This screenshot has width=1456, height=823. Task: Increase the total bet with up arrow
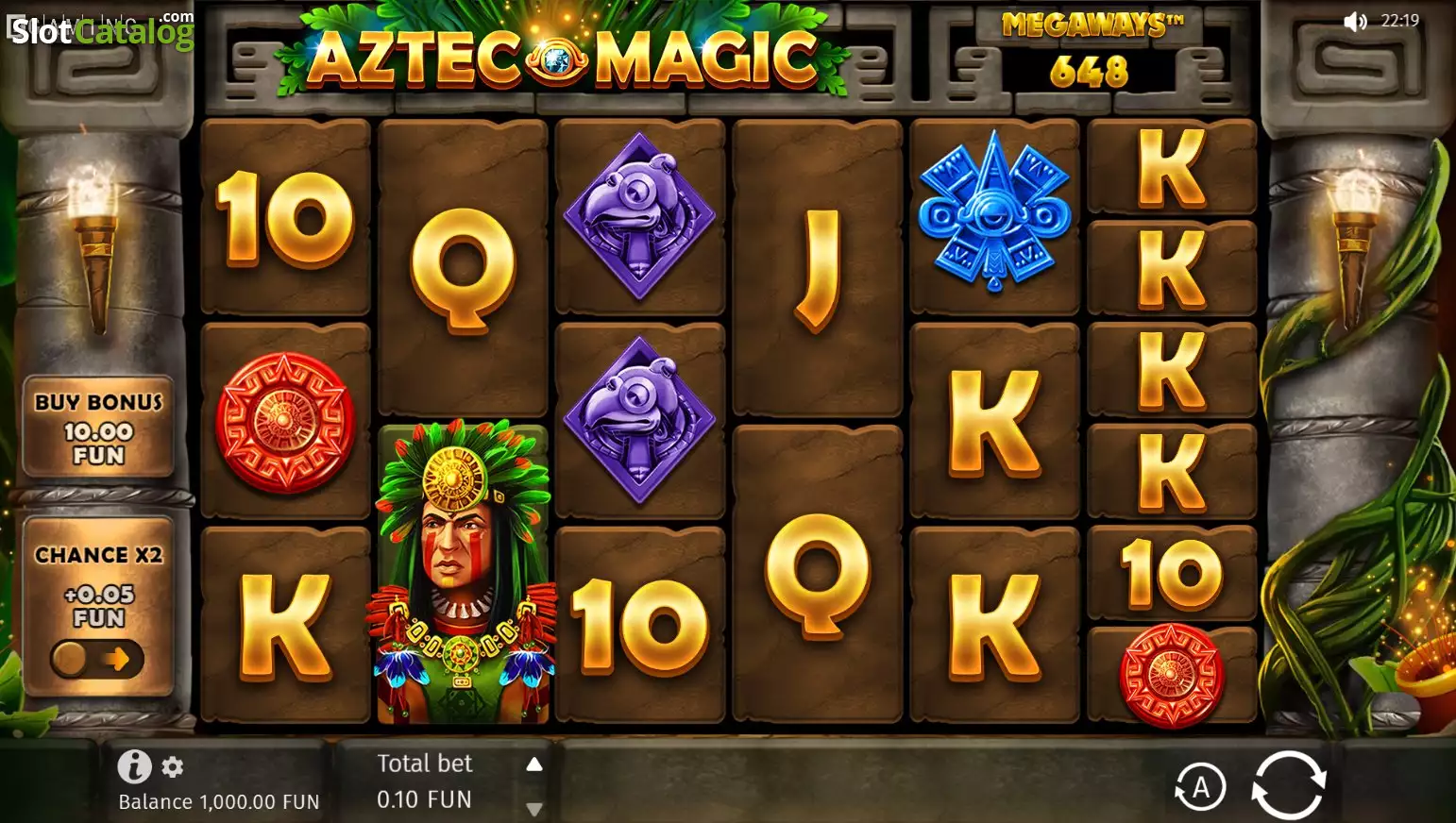(534, 763)
